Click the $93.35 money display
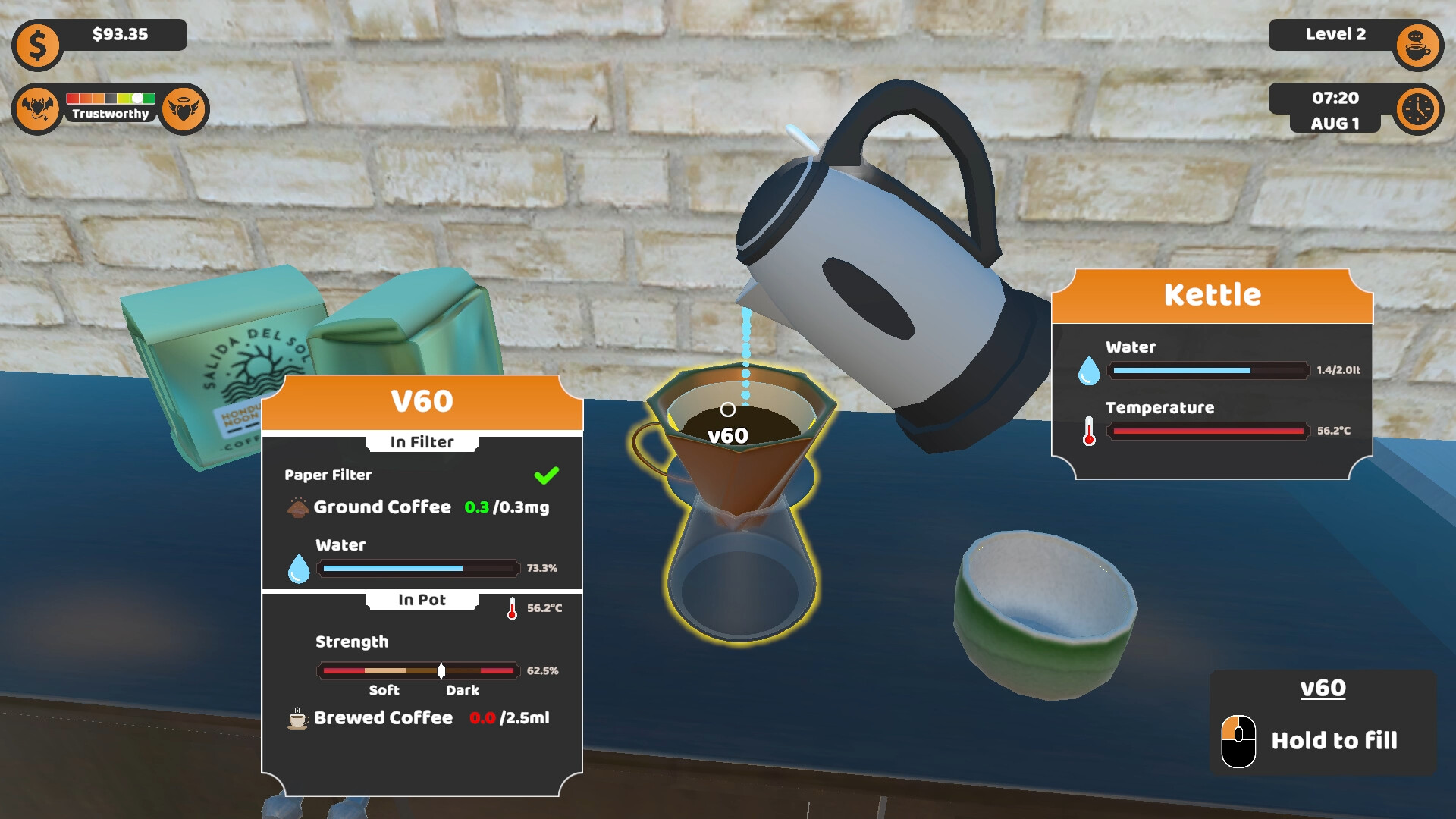1456x819 pixels. 121,35
